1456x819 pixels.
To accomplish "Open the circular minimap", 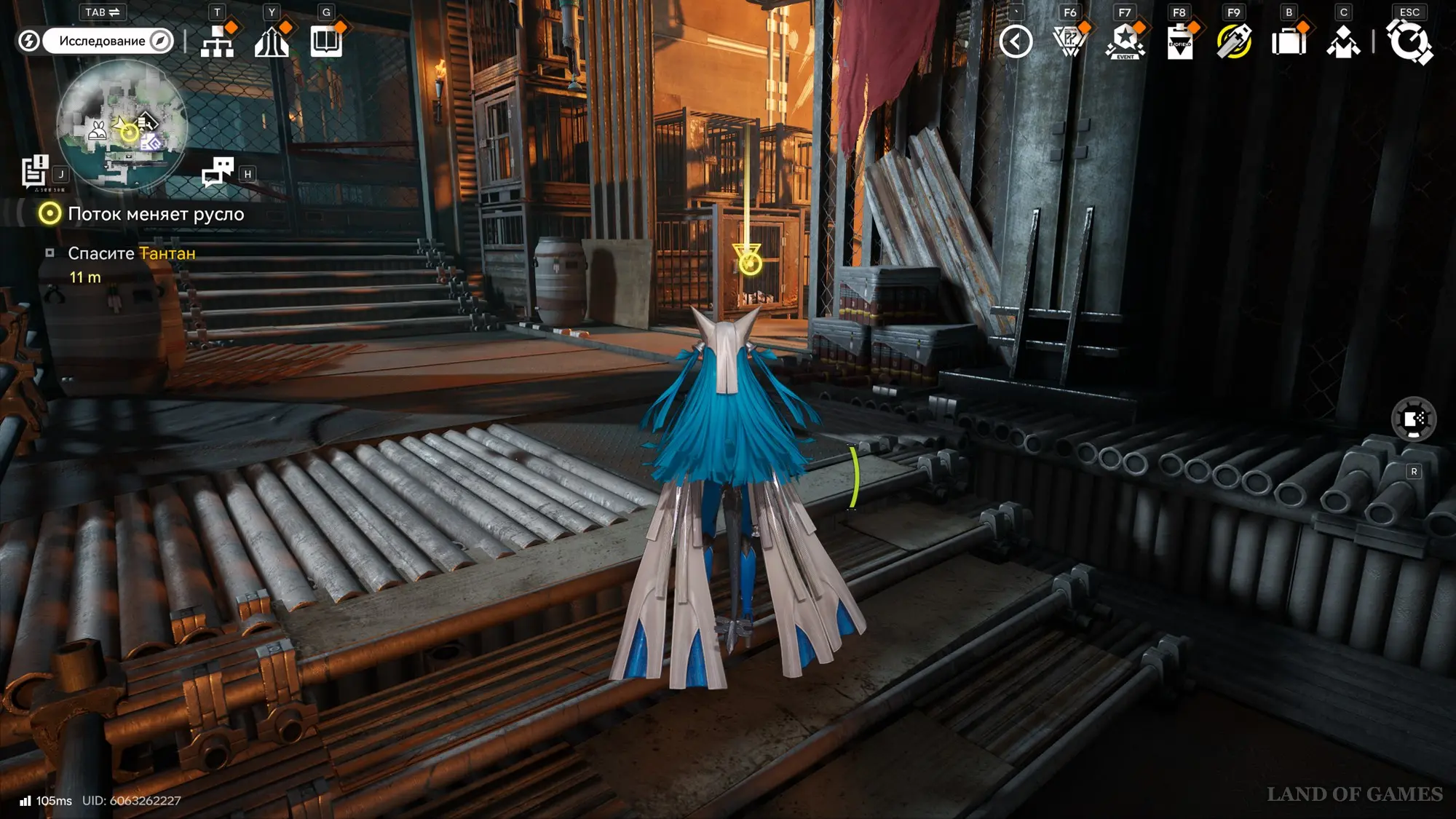I will click(122, 125).
